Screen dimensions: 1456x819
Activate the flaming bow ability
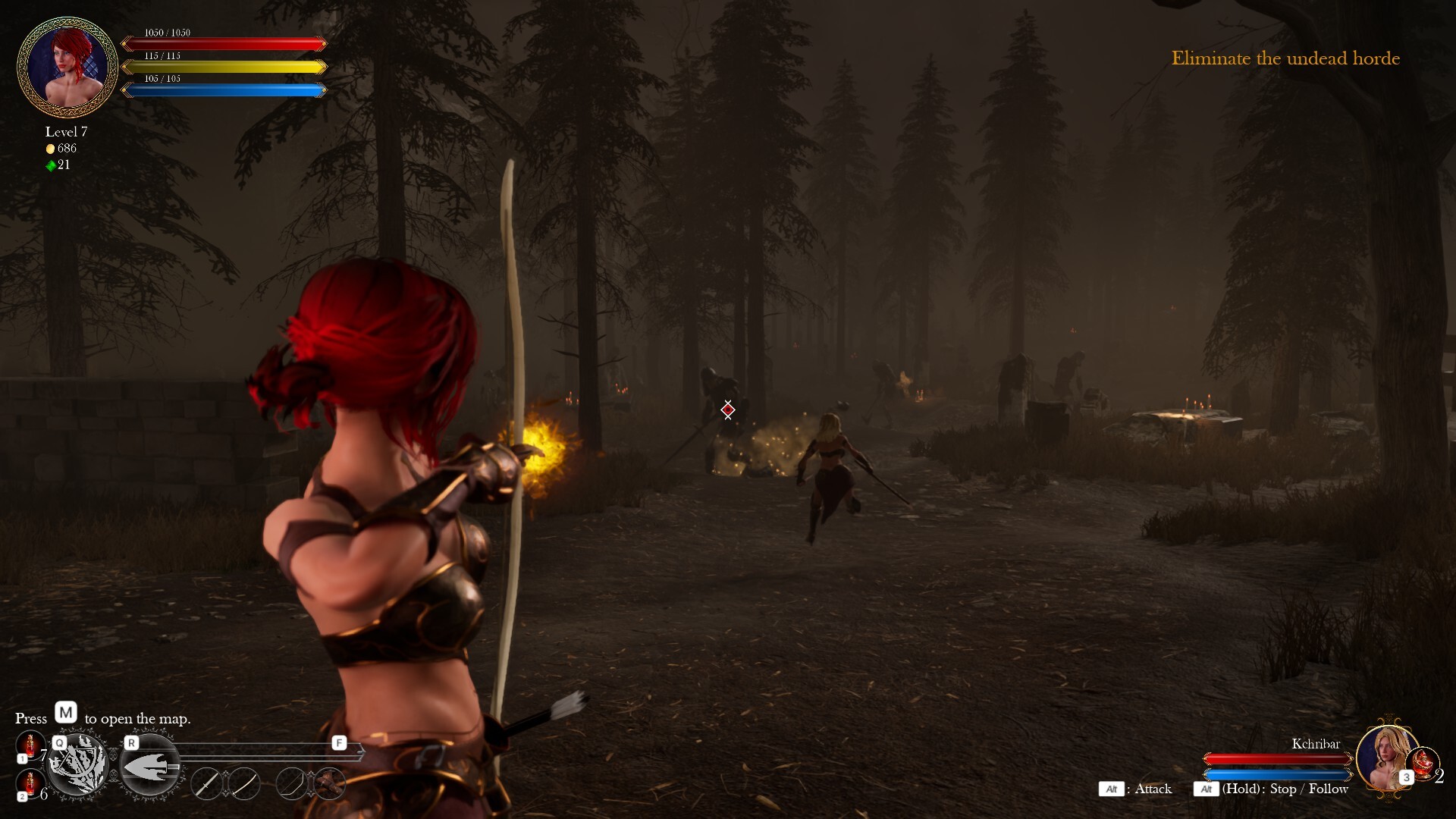coord(78,766)
